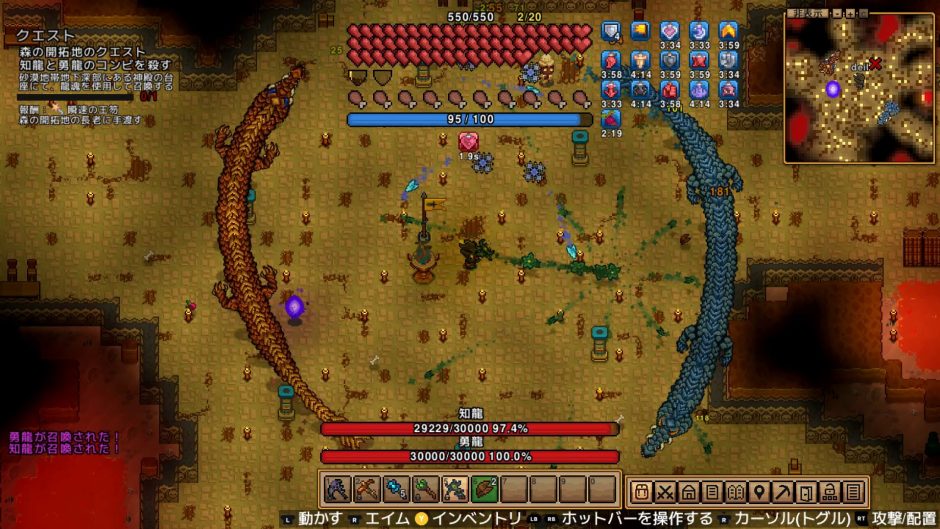
Task: Click the shield buff icon showing 4
Action: [611, 32]
